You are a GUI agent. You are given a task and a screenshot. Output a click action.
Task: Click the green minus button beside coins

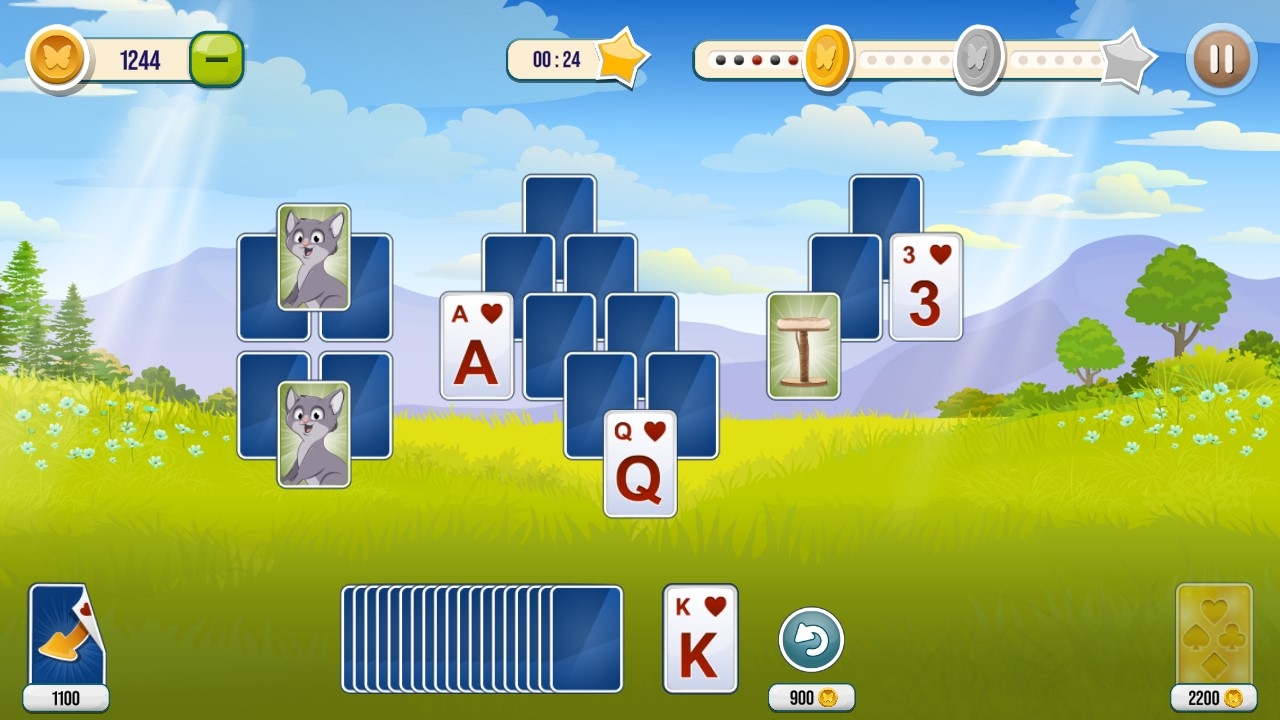(x=216, y=60)
